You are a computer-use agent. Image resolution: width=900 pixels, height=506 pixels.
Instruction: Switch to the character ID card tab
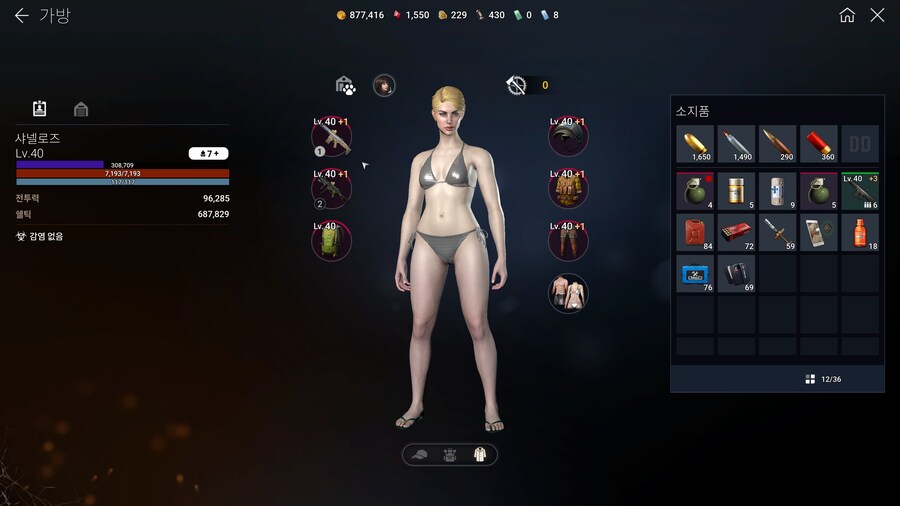click(x=40, y=109)
